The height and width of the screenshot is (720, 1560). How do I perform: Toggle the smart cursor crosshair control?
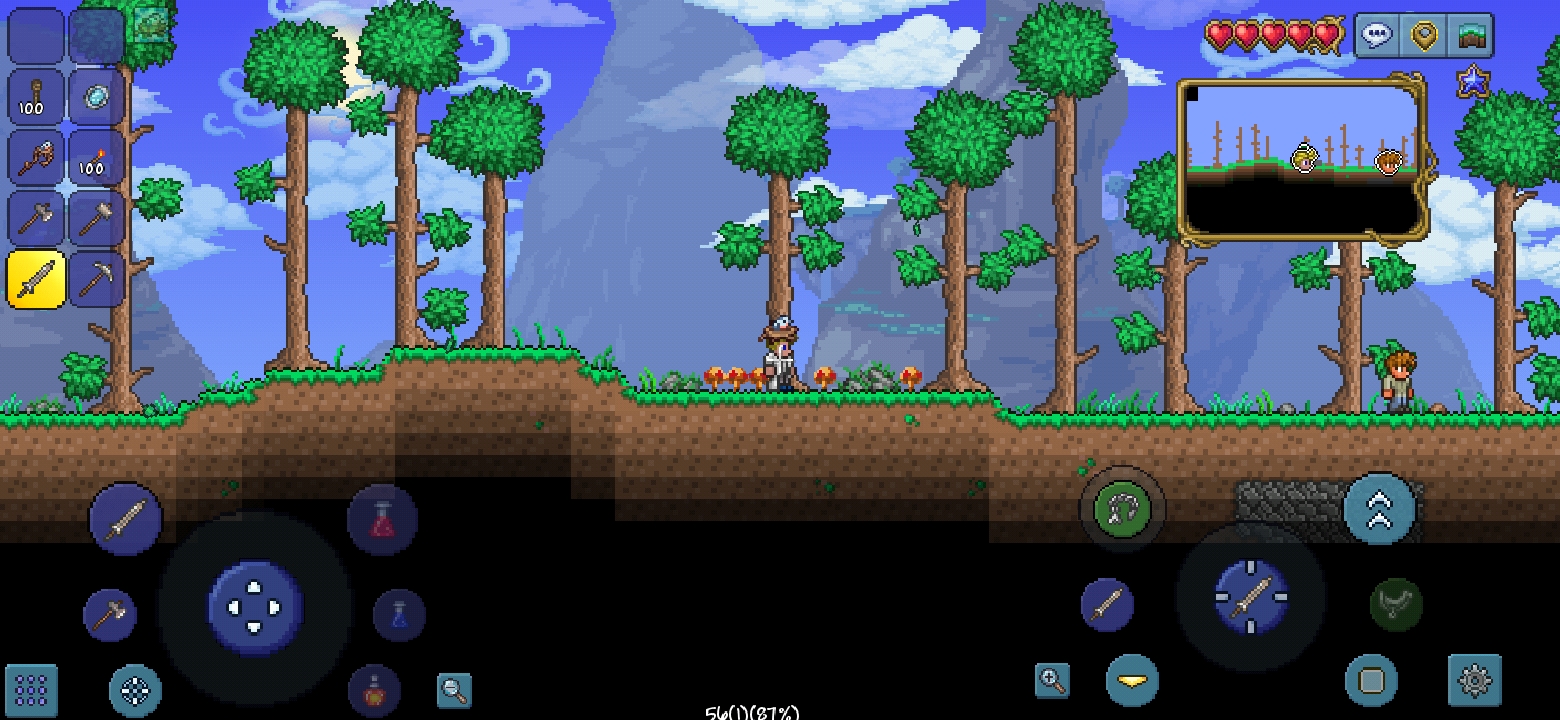click(137, 688)
